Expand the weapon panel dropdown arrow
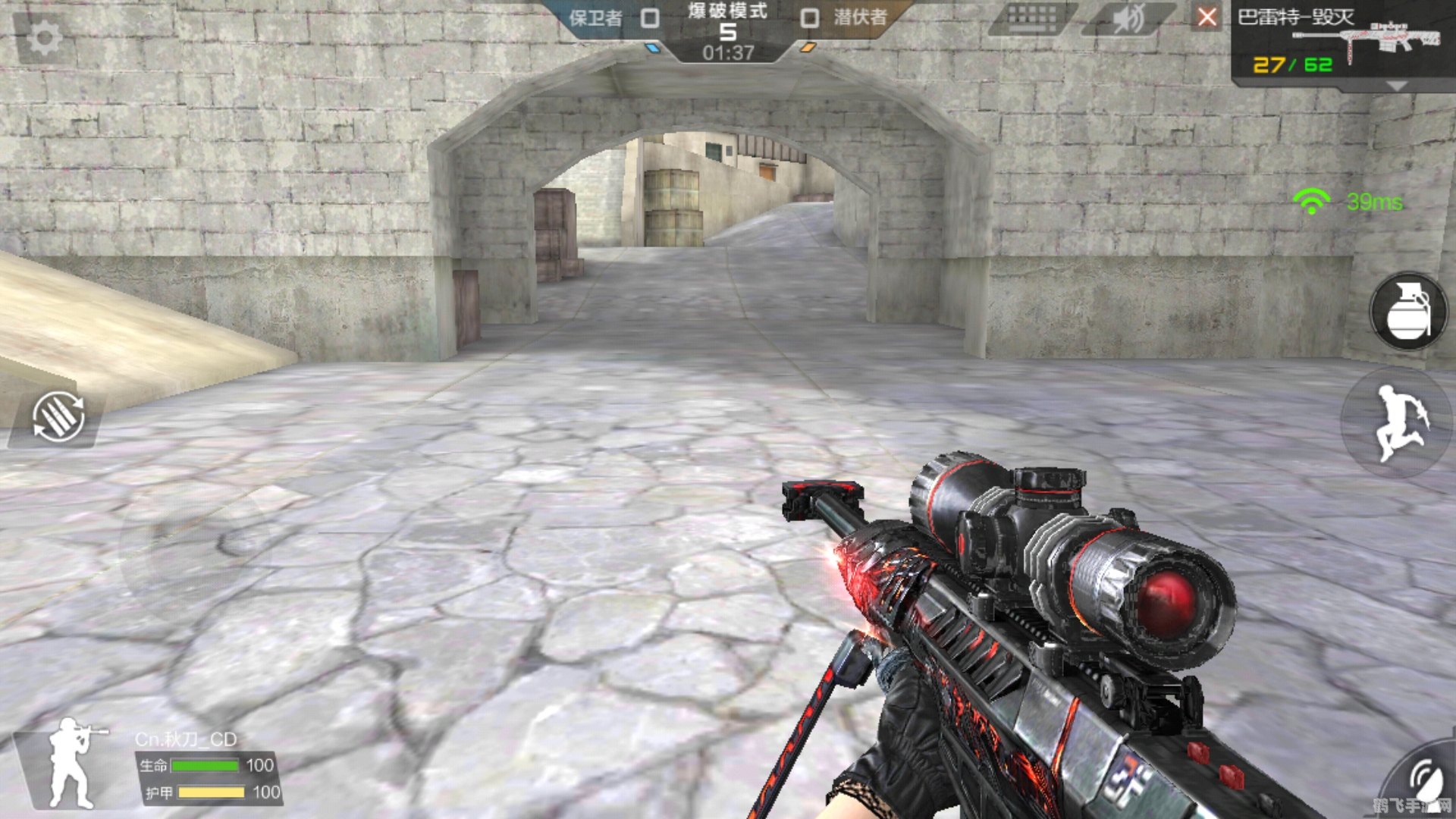Image resolution: width=1456 pixels, height=819 pixels. click(1396, 86)
